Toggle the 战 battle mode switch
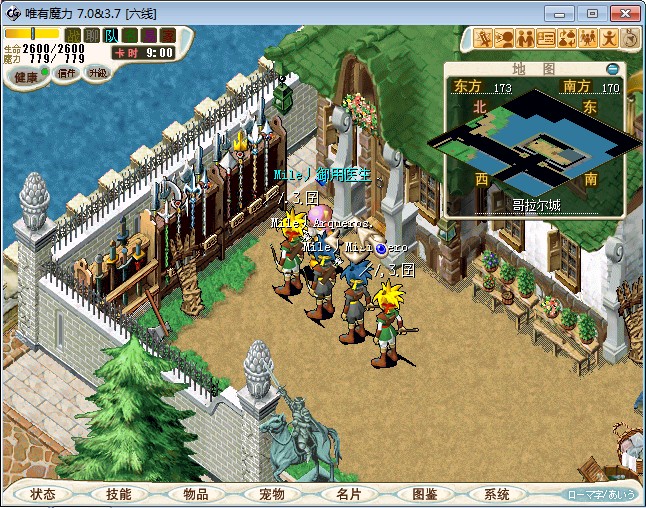 point(73,36)
